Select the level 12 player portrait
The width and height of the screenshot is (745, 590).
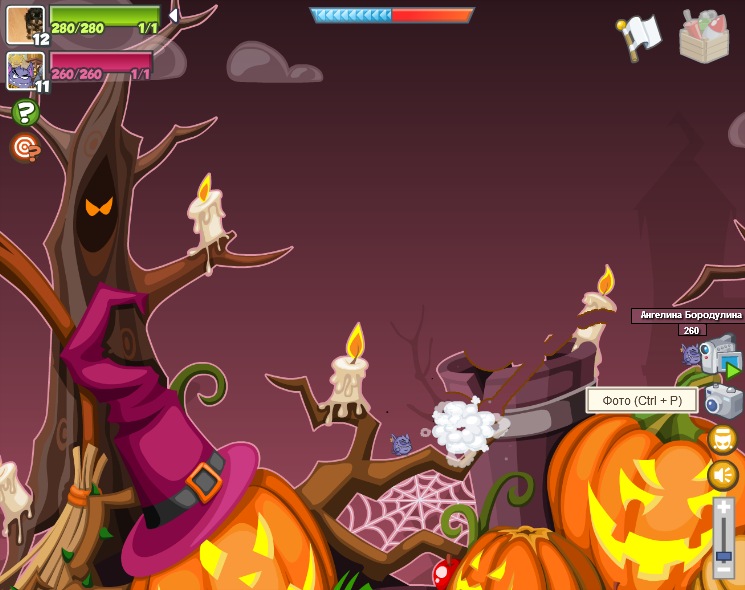tap(25, 25)
